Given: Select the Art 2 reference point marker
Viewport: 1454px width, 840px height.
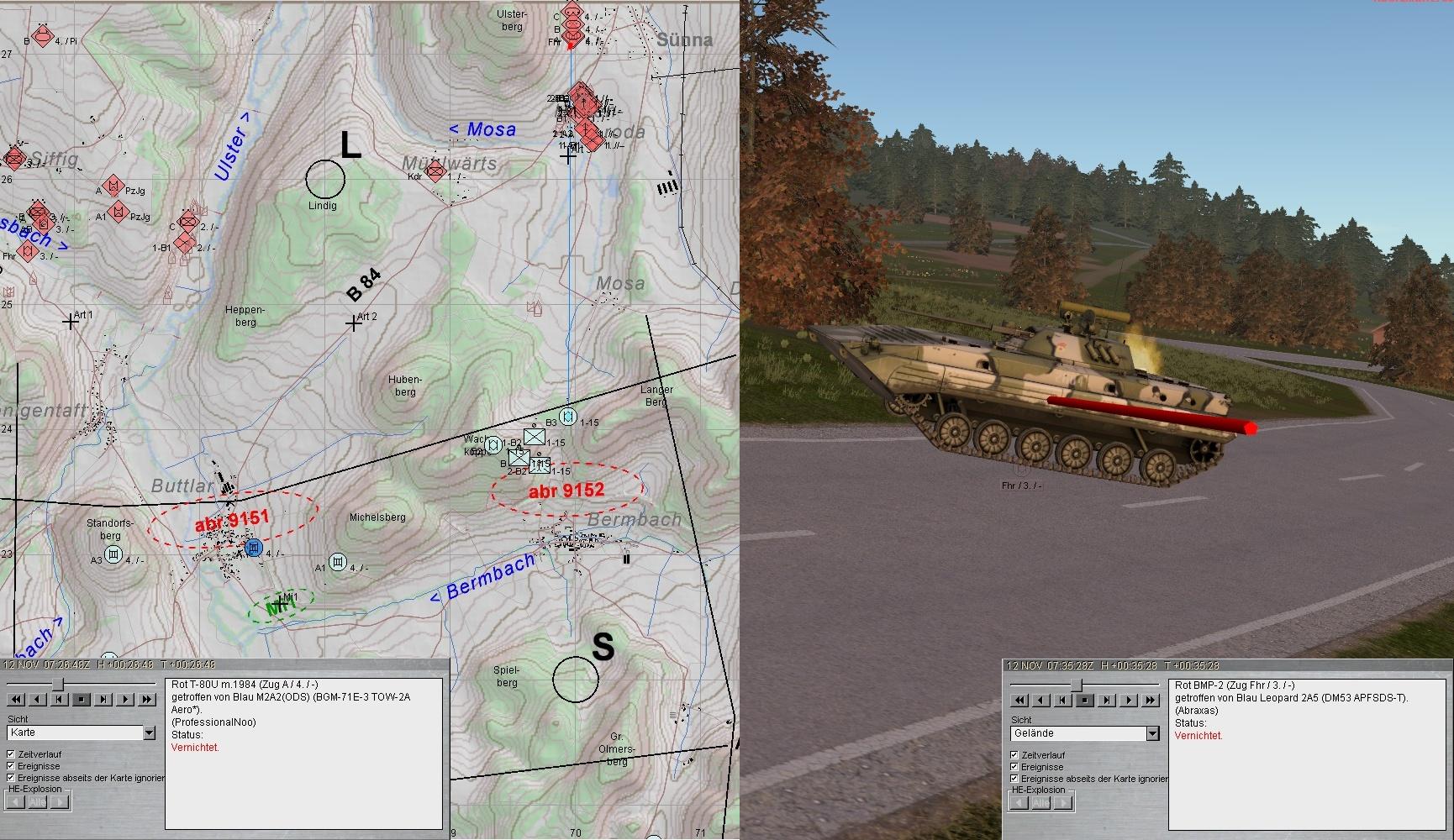Looking at the screenshot, I should click(x=354, y=323).
